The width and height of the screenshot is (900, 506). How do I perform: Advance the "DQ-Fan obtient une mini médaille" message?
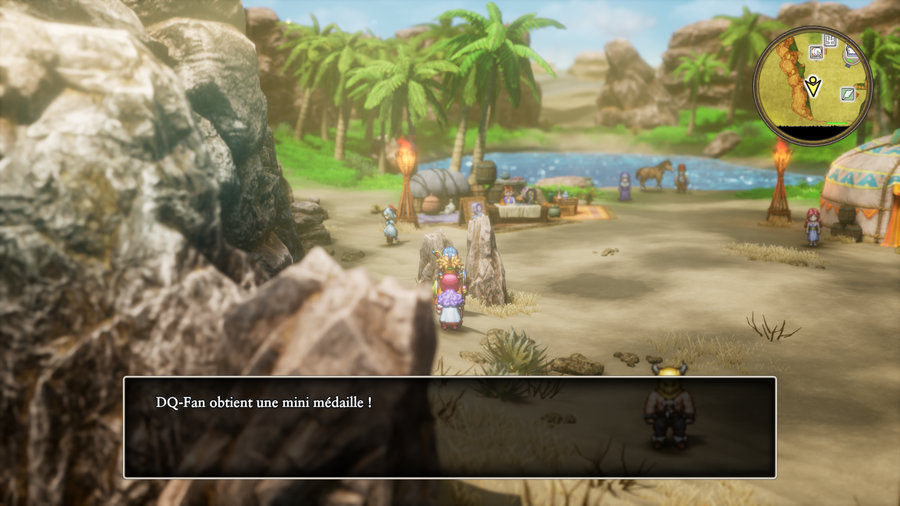click(x=449, y=427)
